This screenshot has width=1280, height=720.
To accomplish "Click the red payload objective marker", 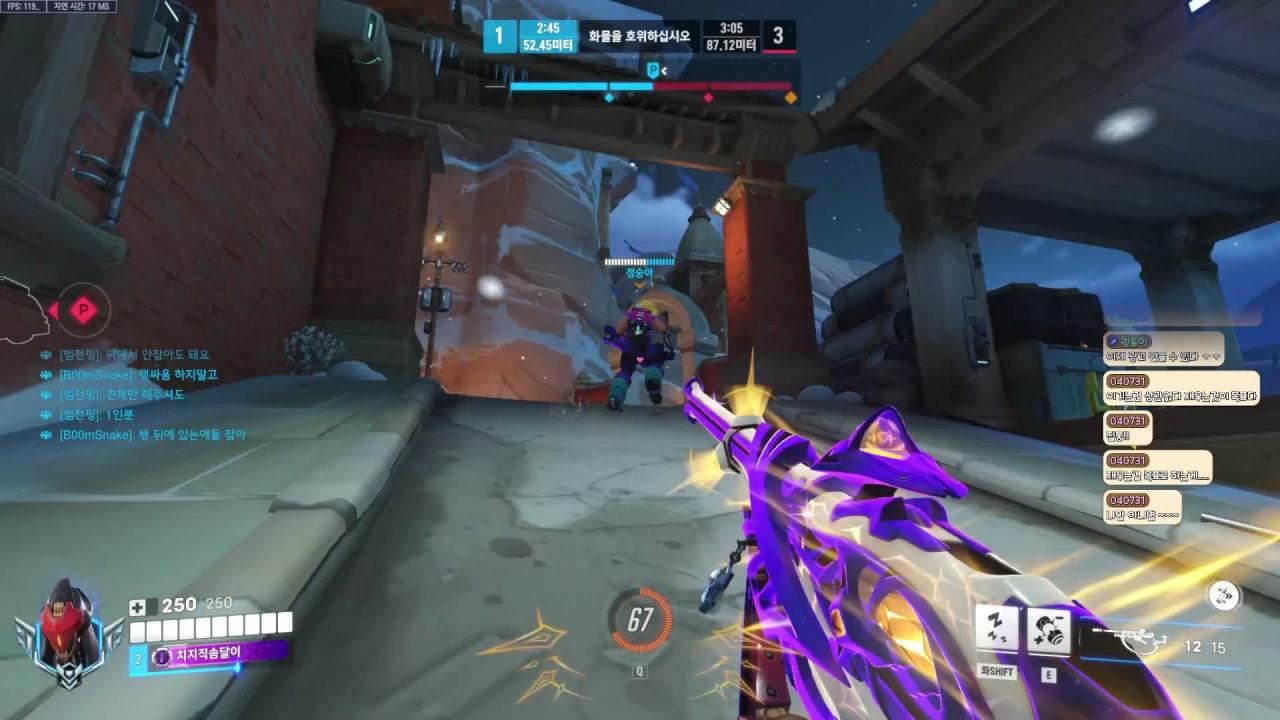I will [84, 311].
